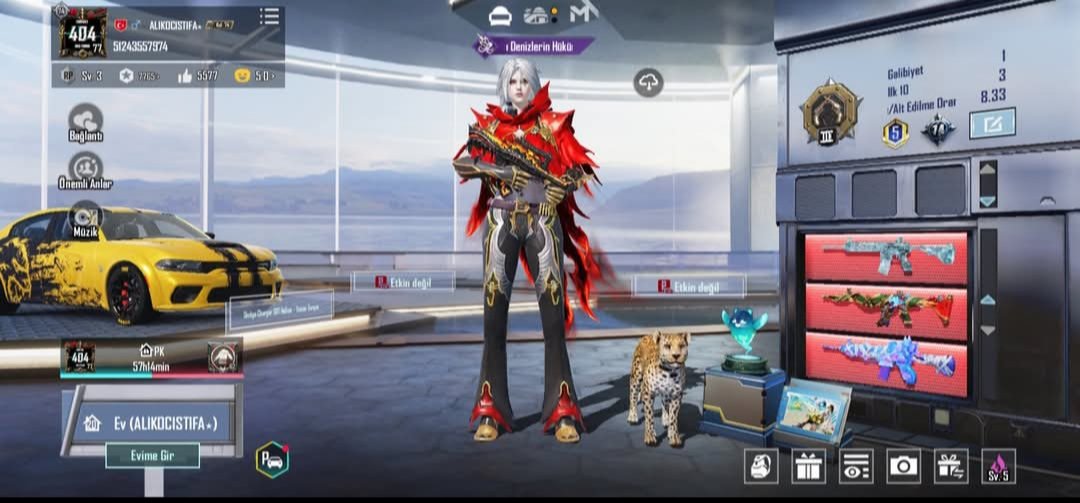Click the 404 player avatar in the profile card
Screen dimensions: 1080x503
pyautogui.click(x=81, y=32)
